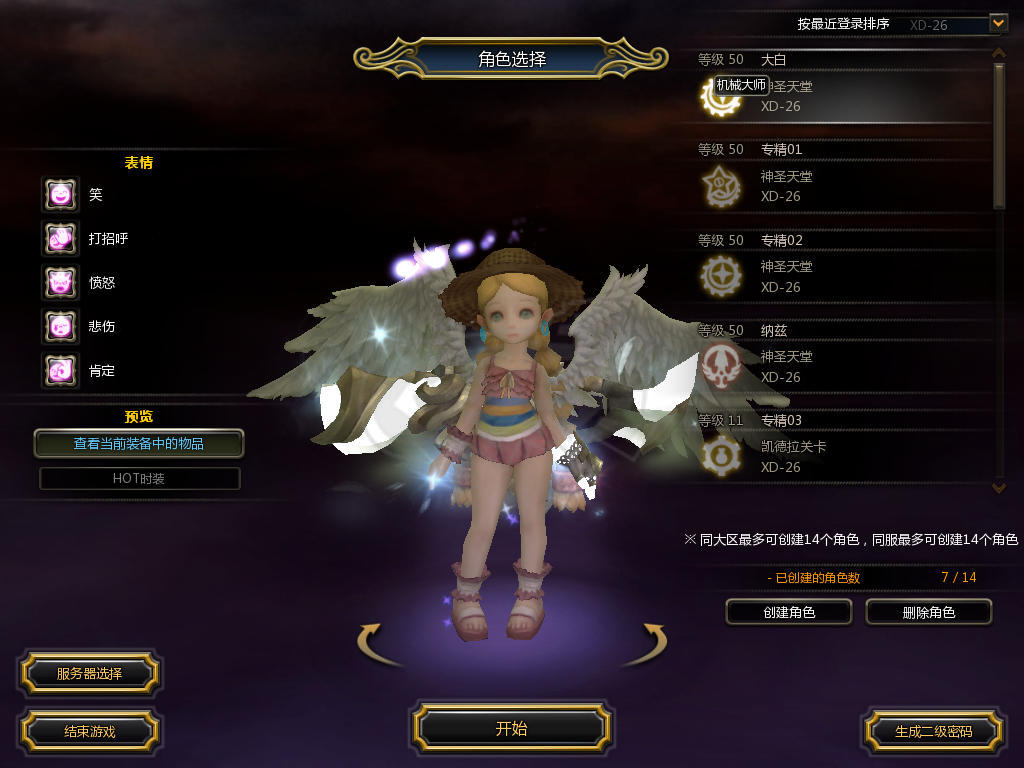The width and height of the screenshot is (1024, 768).
Task: Pick character 专精02 from the list
Action: pos(840,267)
